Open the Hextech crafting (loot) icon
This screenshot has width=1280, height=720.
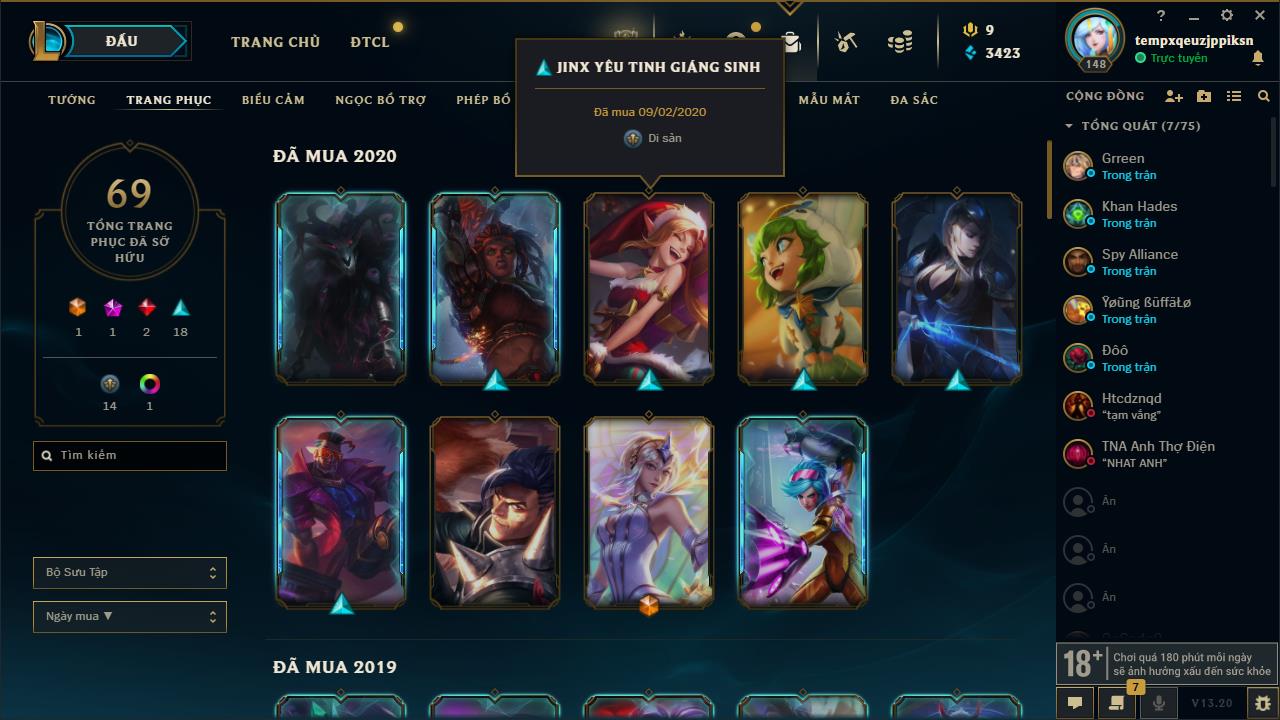coord(845,42)
